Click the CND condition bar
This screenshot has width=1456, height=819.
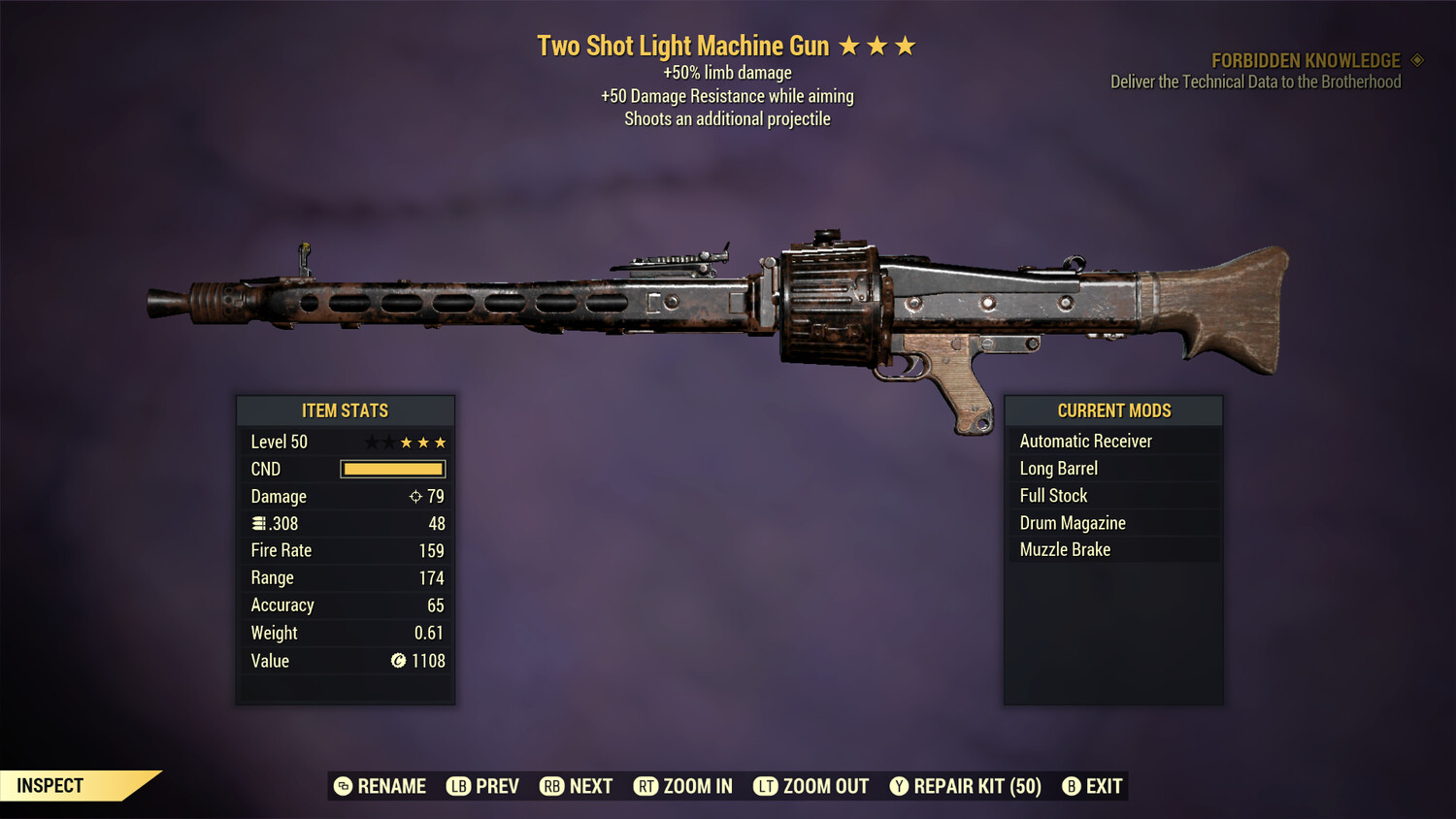tap(392, 469)
